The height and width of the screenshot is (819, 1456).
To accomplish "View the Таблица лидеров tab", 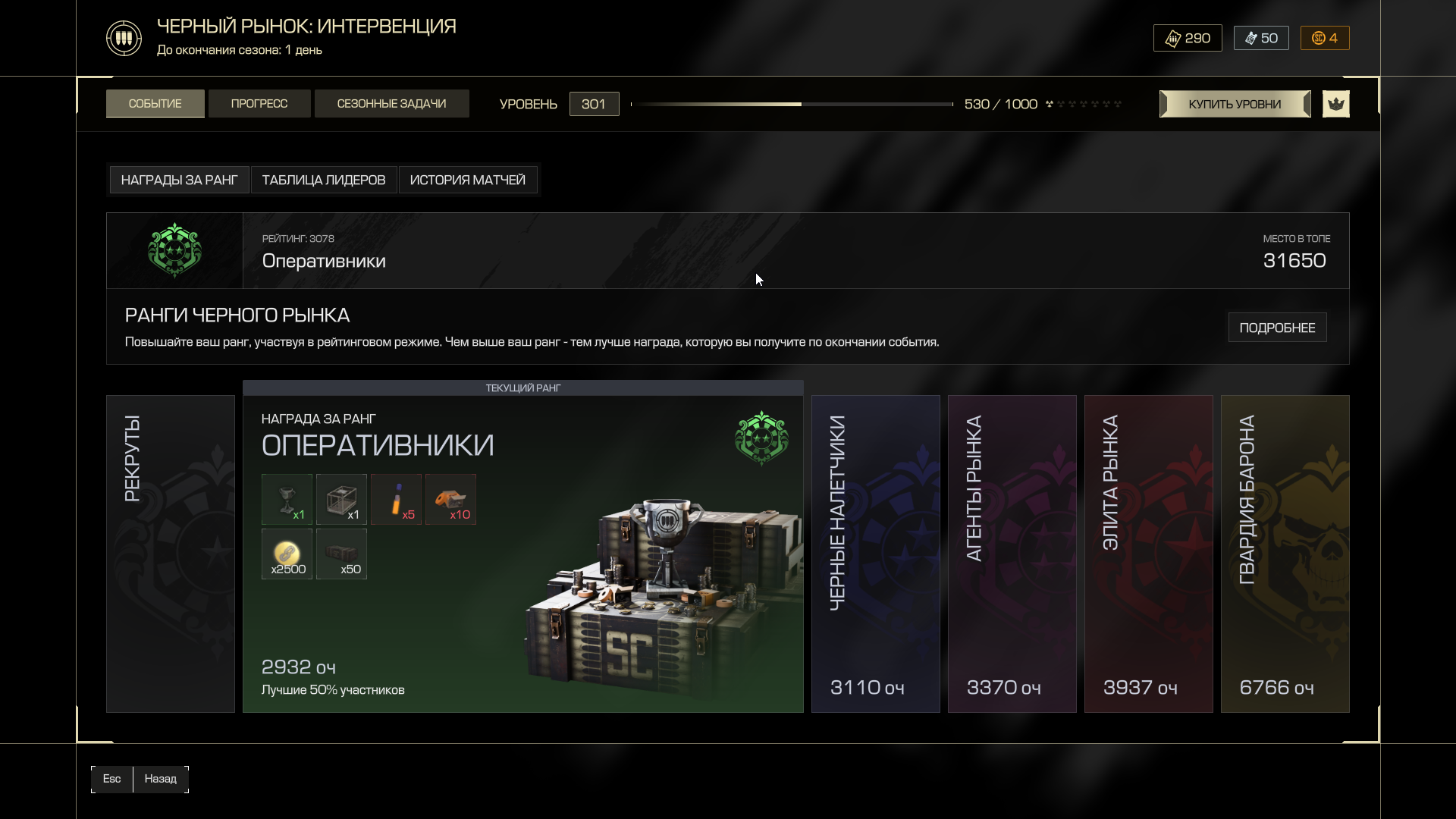I will (324, 180).
